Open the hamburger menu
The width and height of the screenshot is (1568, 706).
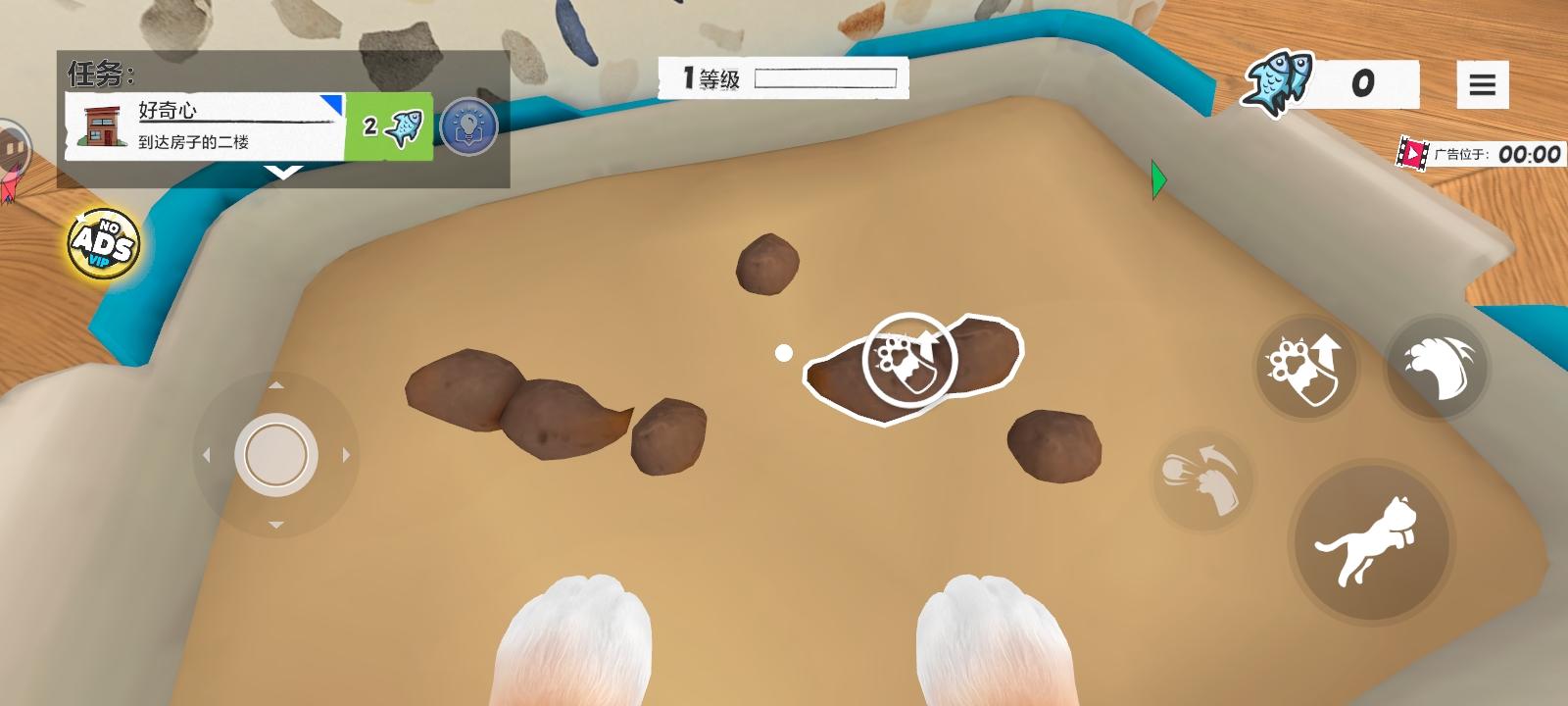tap(1483, 83)
